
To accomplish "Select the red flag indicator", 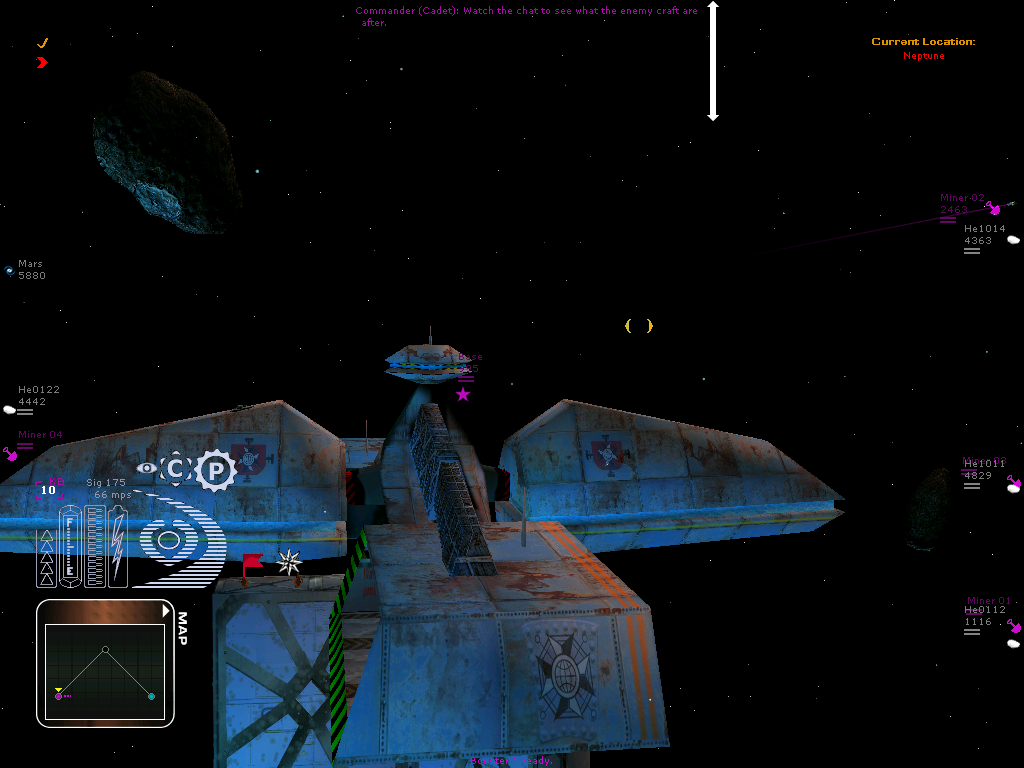I will pos(251,563).
